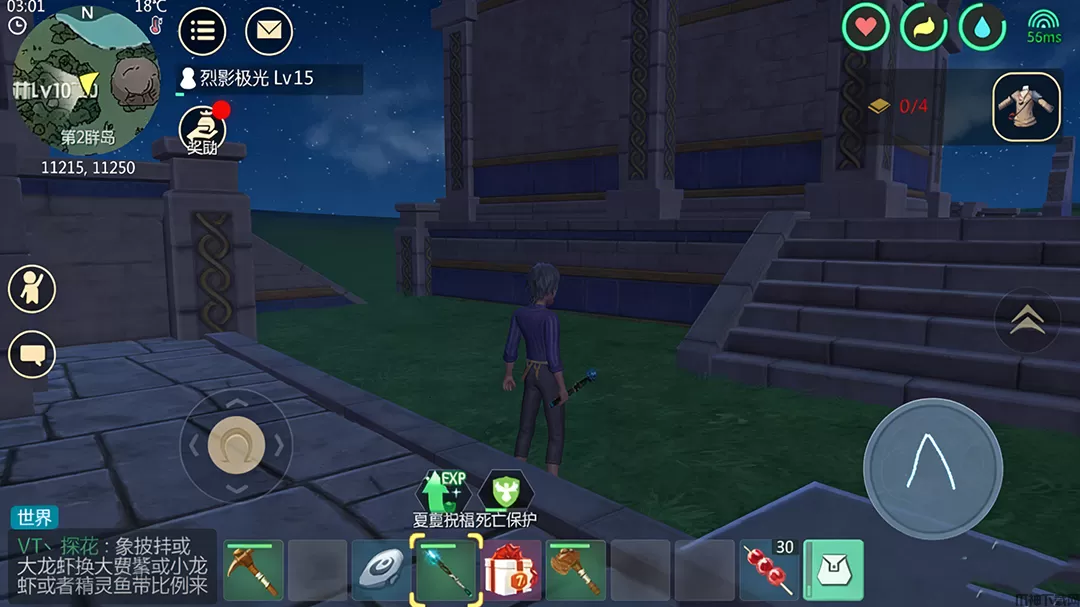The height and width of the screenshot is (607, 1080).
Task: Tap the heart health status icon
Action: (x=865, y=27)
